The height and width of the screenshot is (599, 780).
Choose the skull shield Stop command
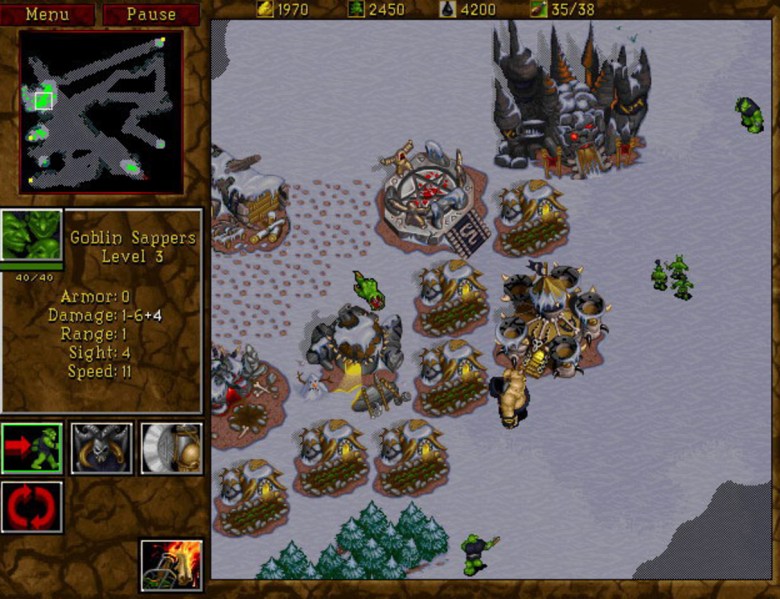[101, 448]
